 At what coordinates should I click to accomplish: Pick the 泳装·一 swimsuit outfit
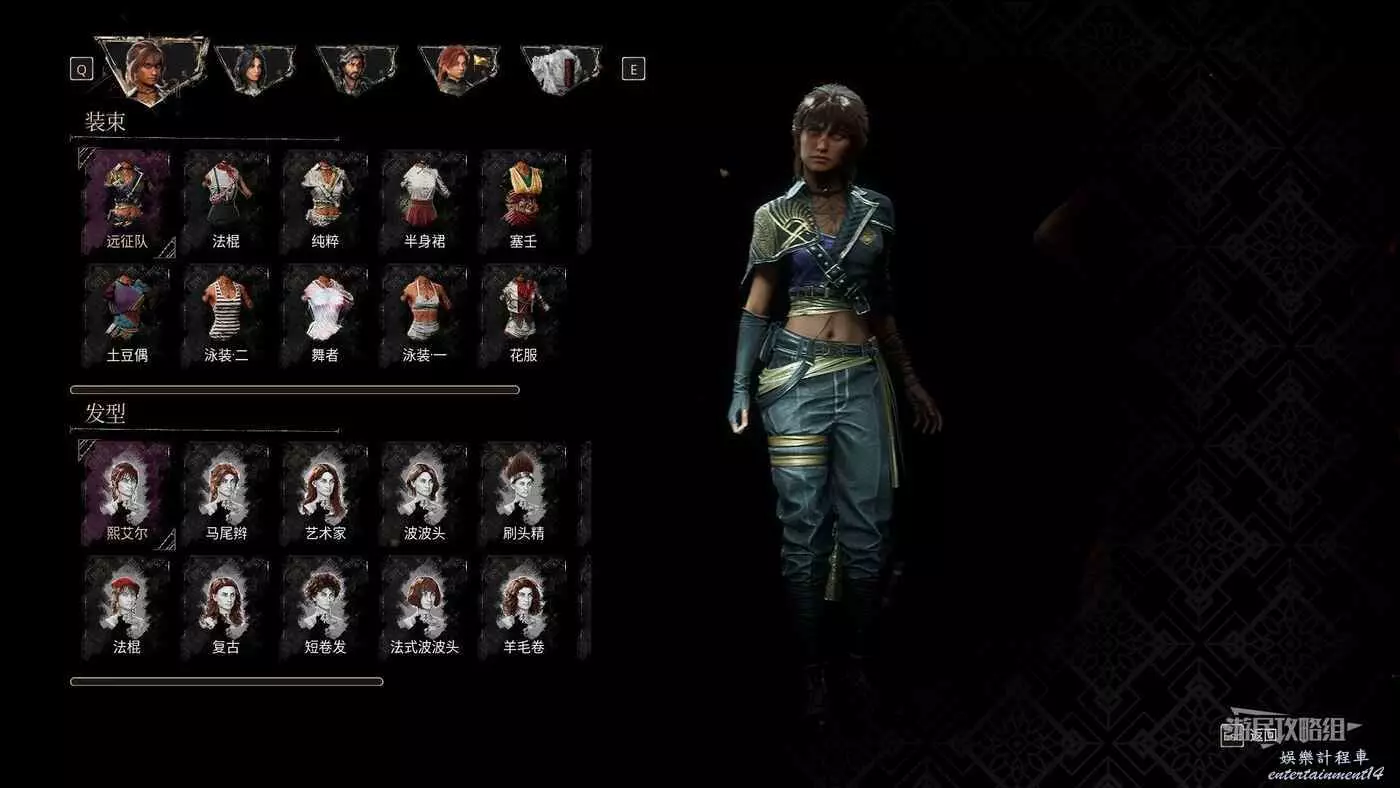(424, 313)
